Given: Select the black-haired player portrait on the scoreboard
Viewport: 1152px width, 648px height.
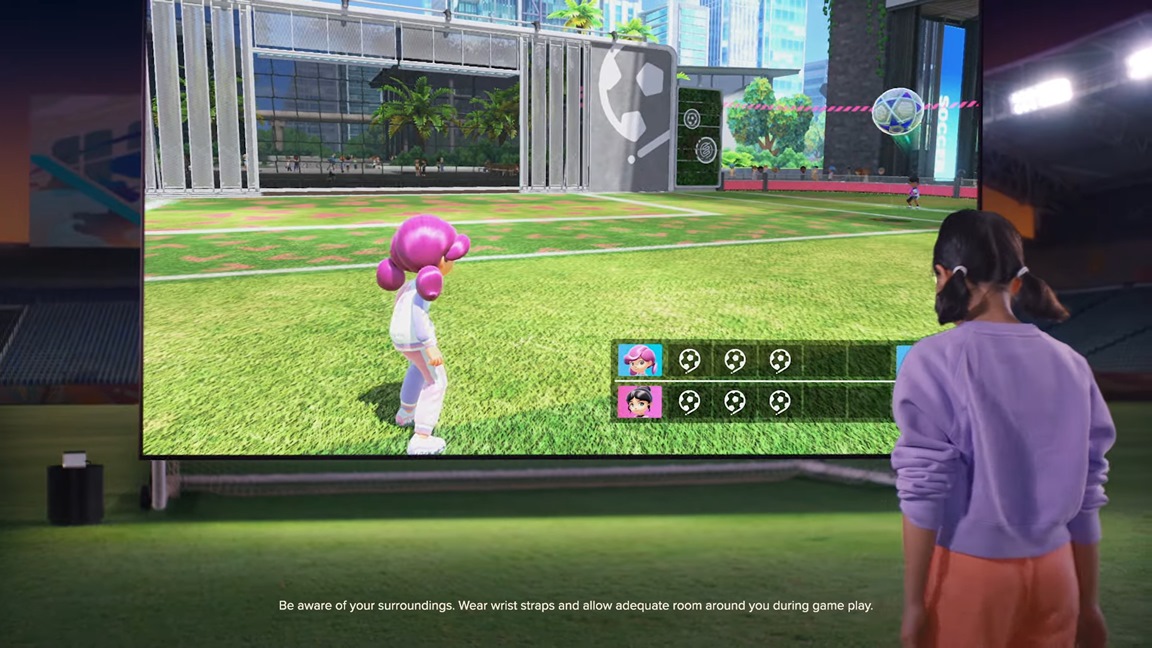Looking at the screenshot, I should (x=640, y=402).
